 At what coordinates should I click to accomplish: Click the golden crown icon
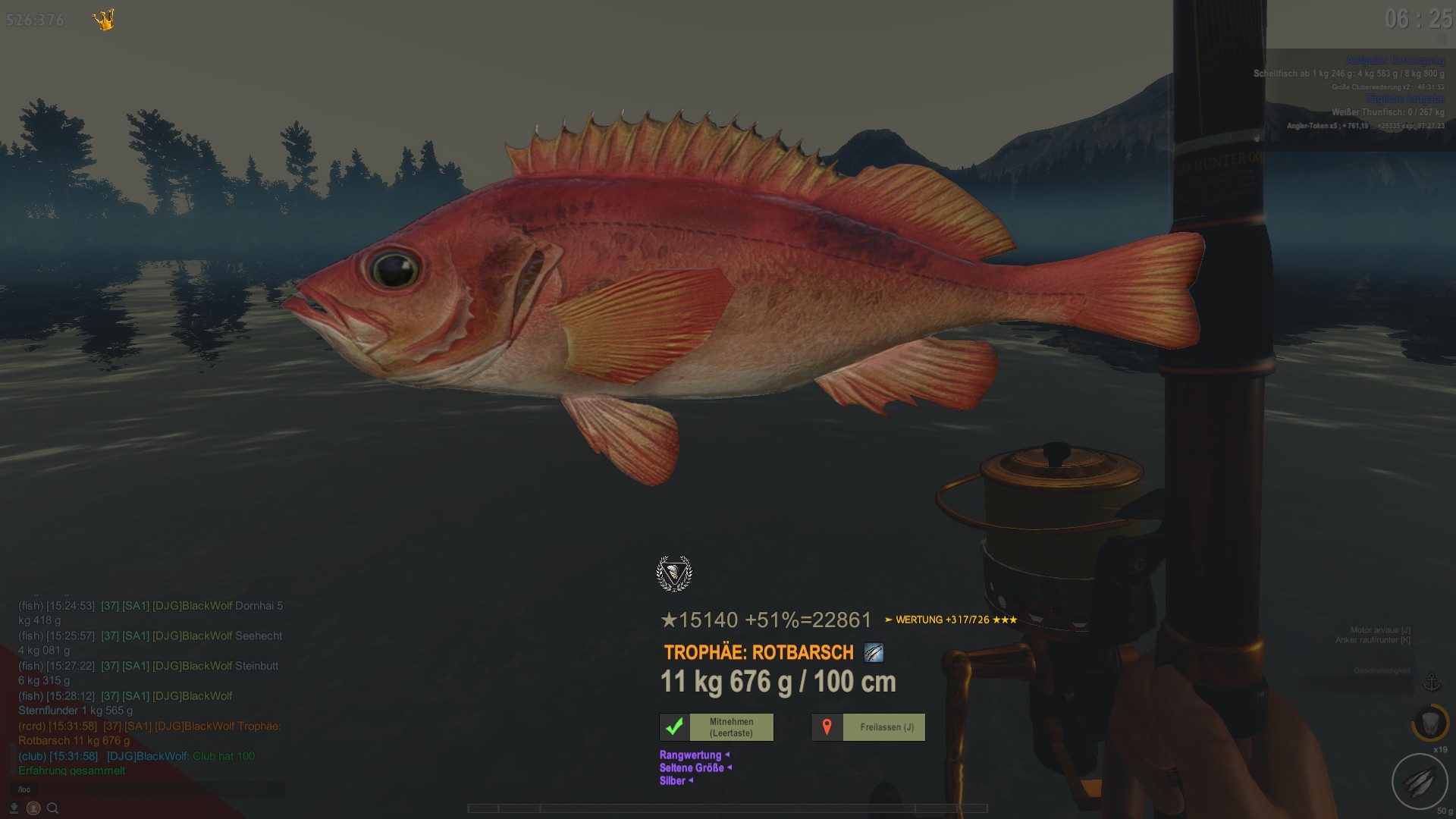tap(104, 20)
